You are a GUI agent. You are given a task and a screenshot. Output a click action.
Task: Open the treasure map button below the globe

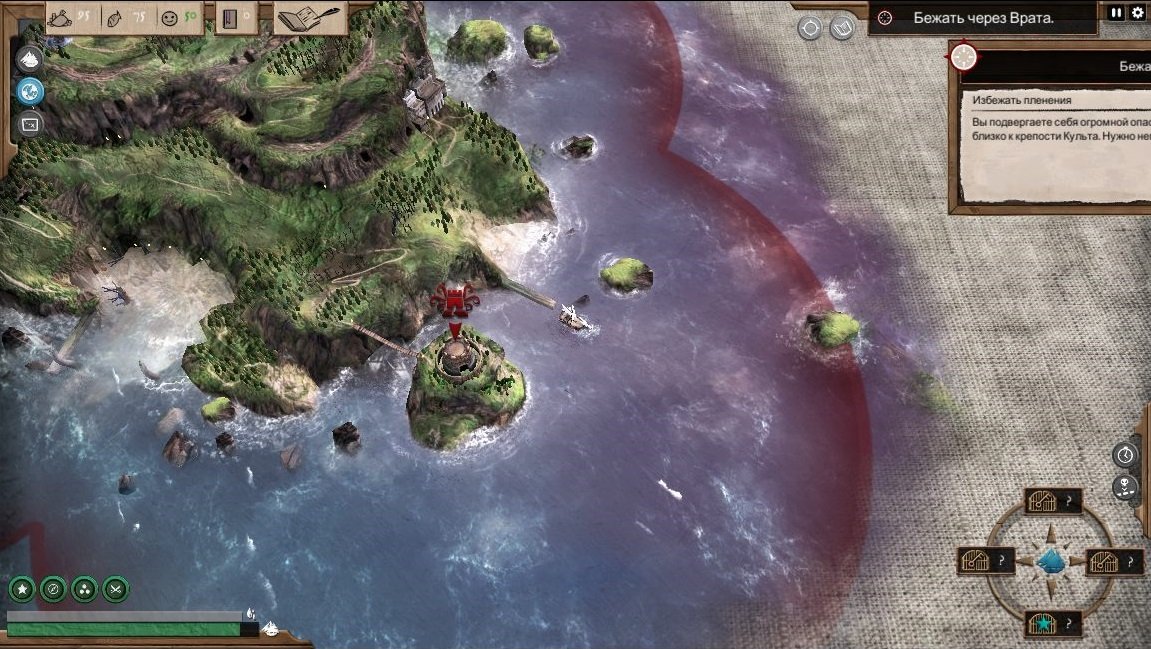click(x=30, y=124)
